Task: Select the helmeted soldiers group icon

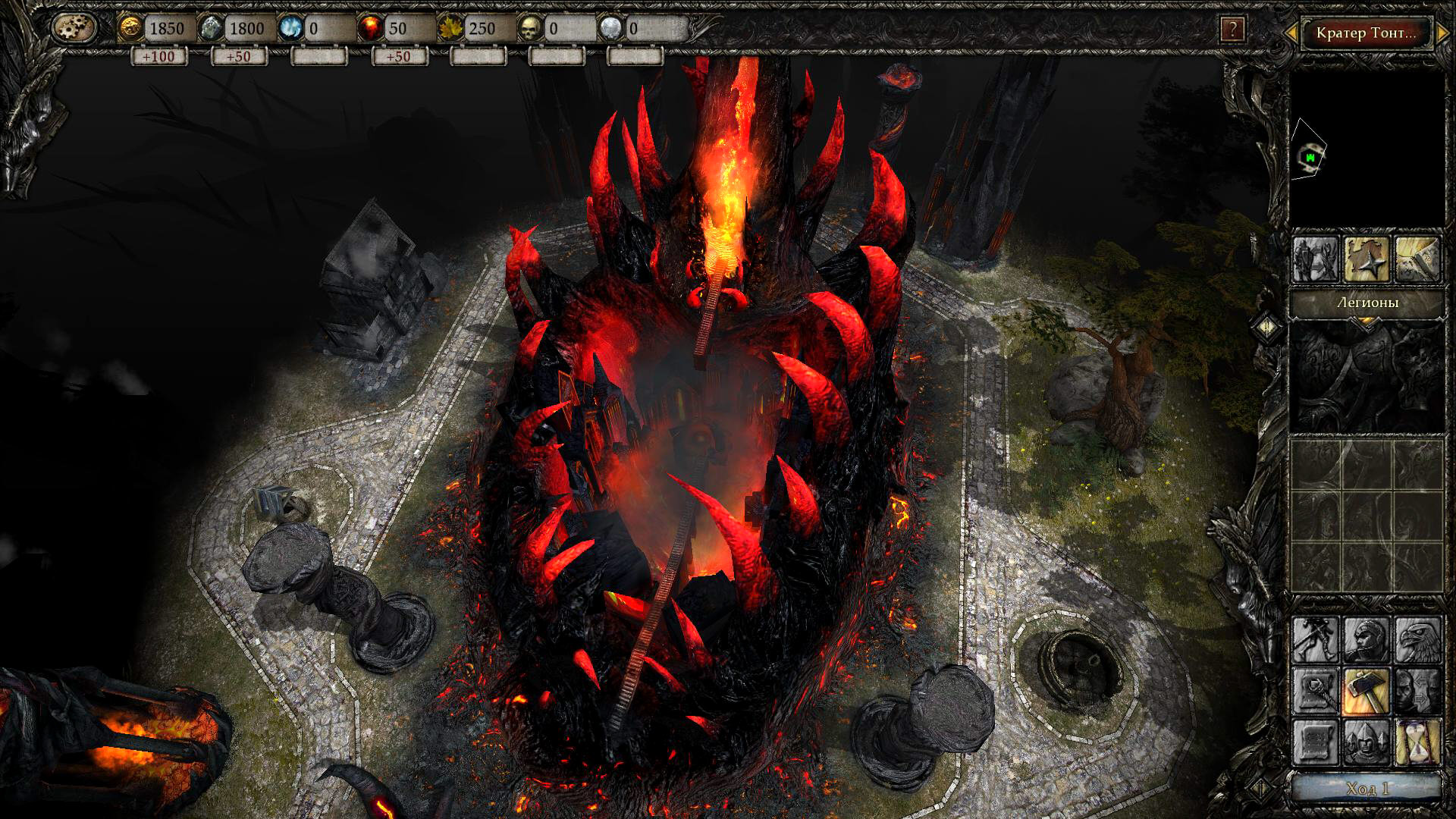Action: (1367, 742)
